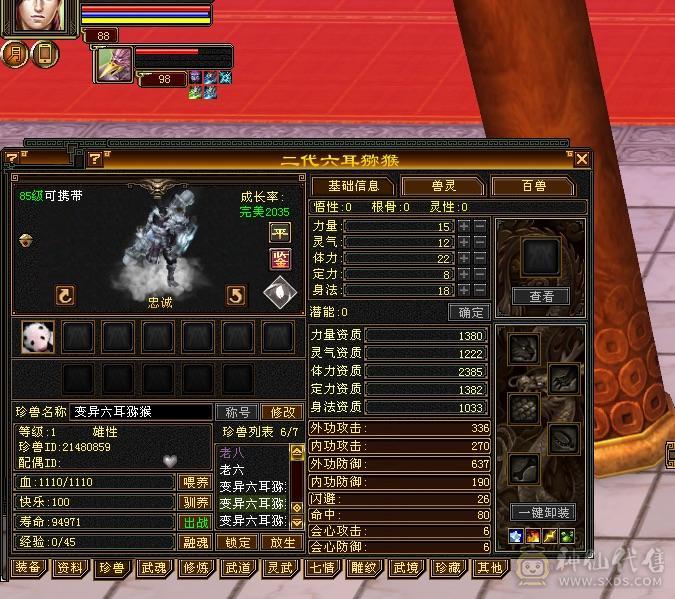Click the 鉴 appraise button
675x599 pixels.
280,260
